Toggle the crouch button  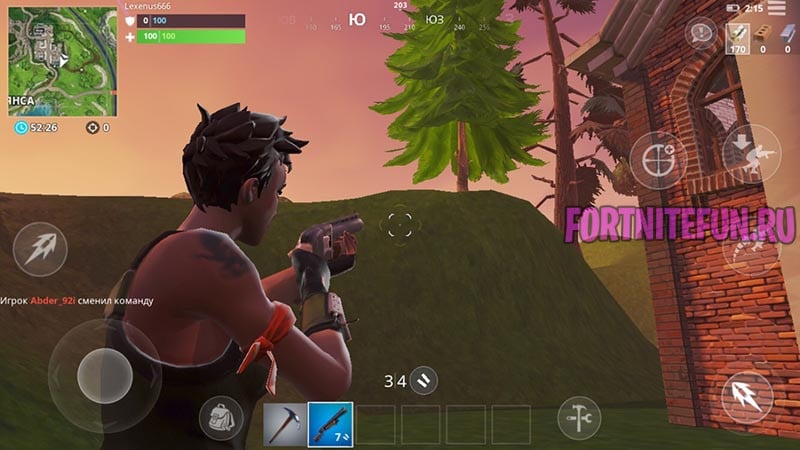click(x=750, y=153)
